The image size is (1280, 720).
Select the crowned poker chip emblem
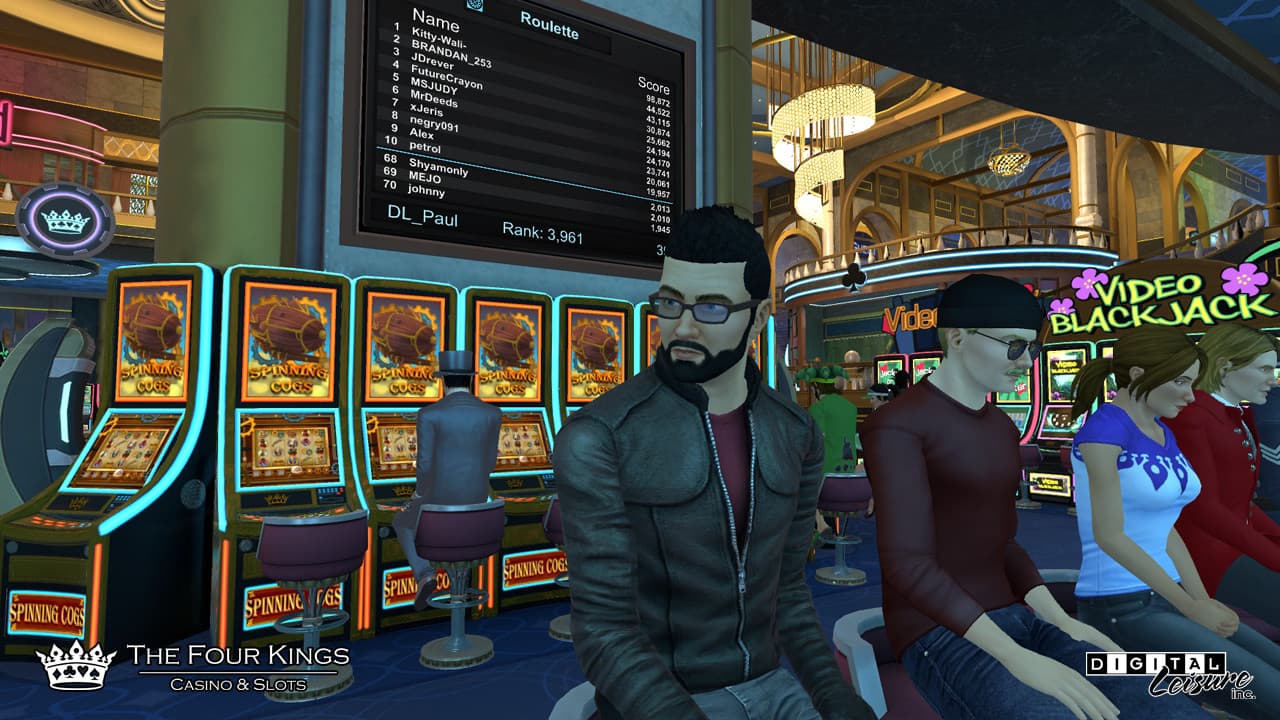click(x=66, y=216)
